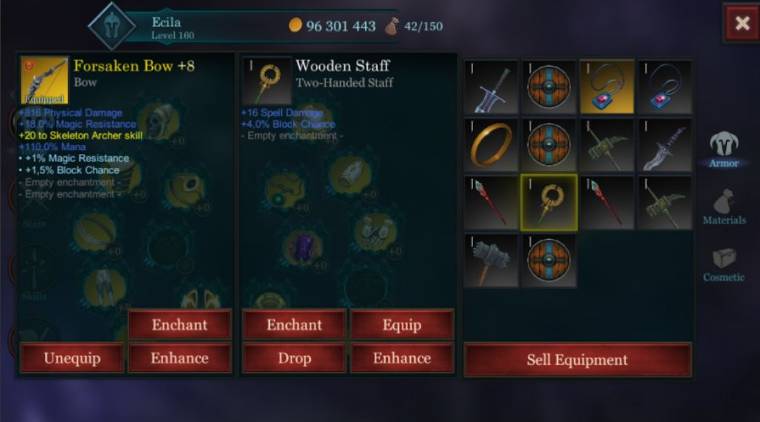Click the Sell Equipment button
Screen dimensions: 760x422
577,360
